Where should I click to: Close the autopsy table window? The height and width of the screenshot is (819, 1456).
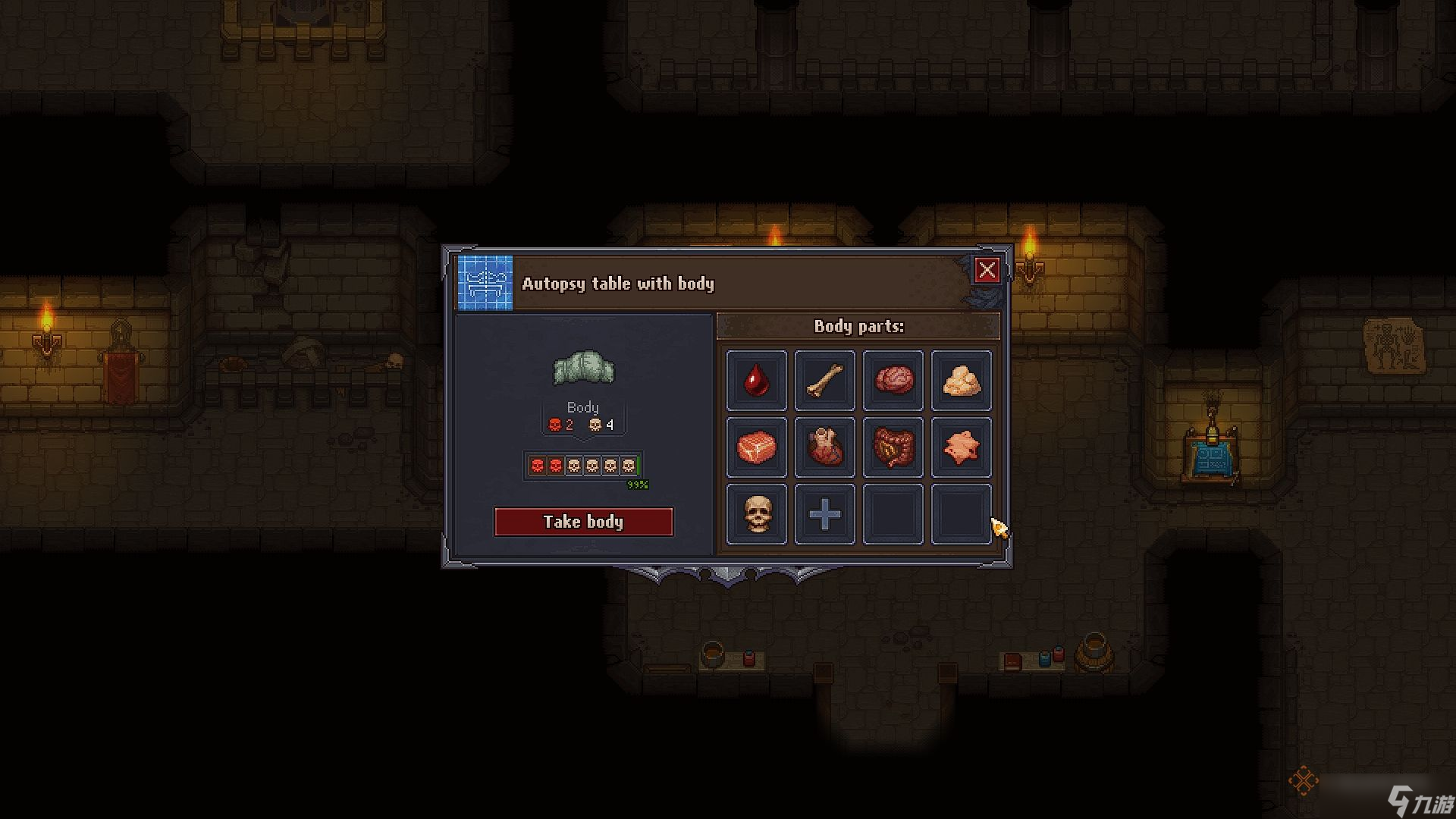(987, 270)
